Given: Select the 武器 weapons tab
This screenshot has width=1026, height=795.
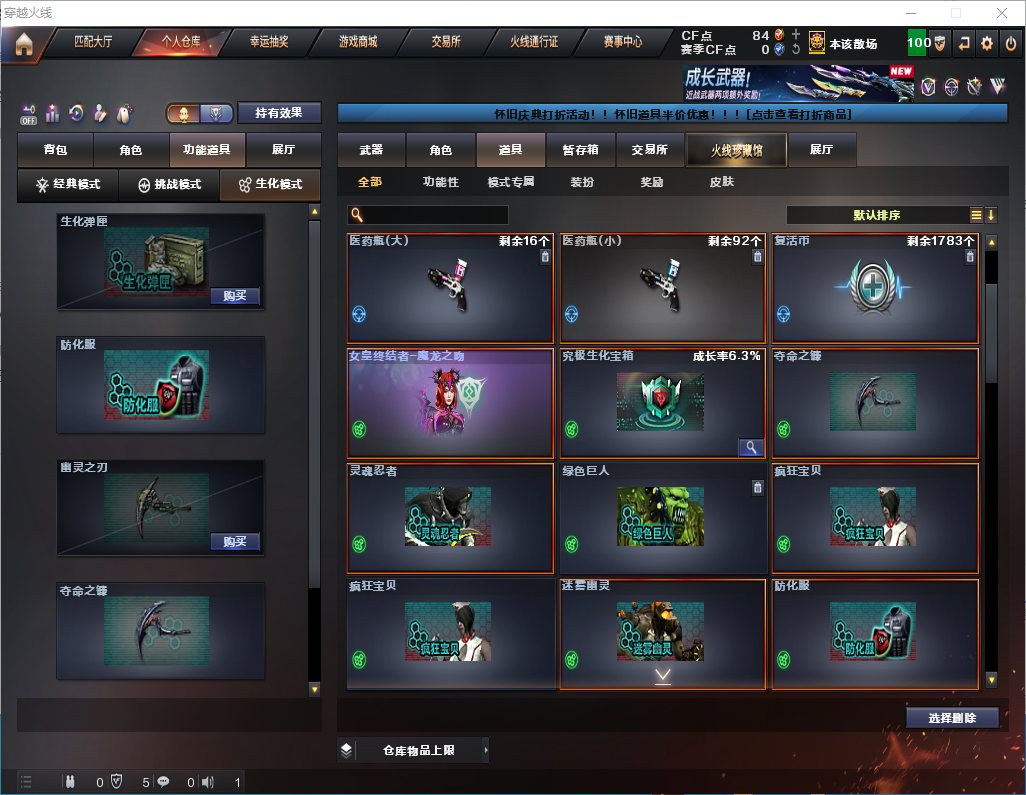Looking at the screenshot, I should pyautogui.click(x=371, y=150).
